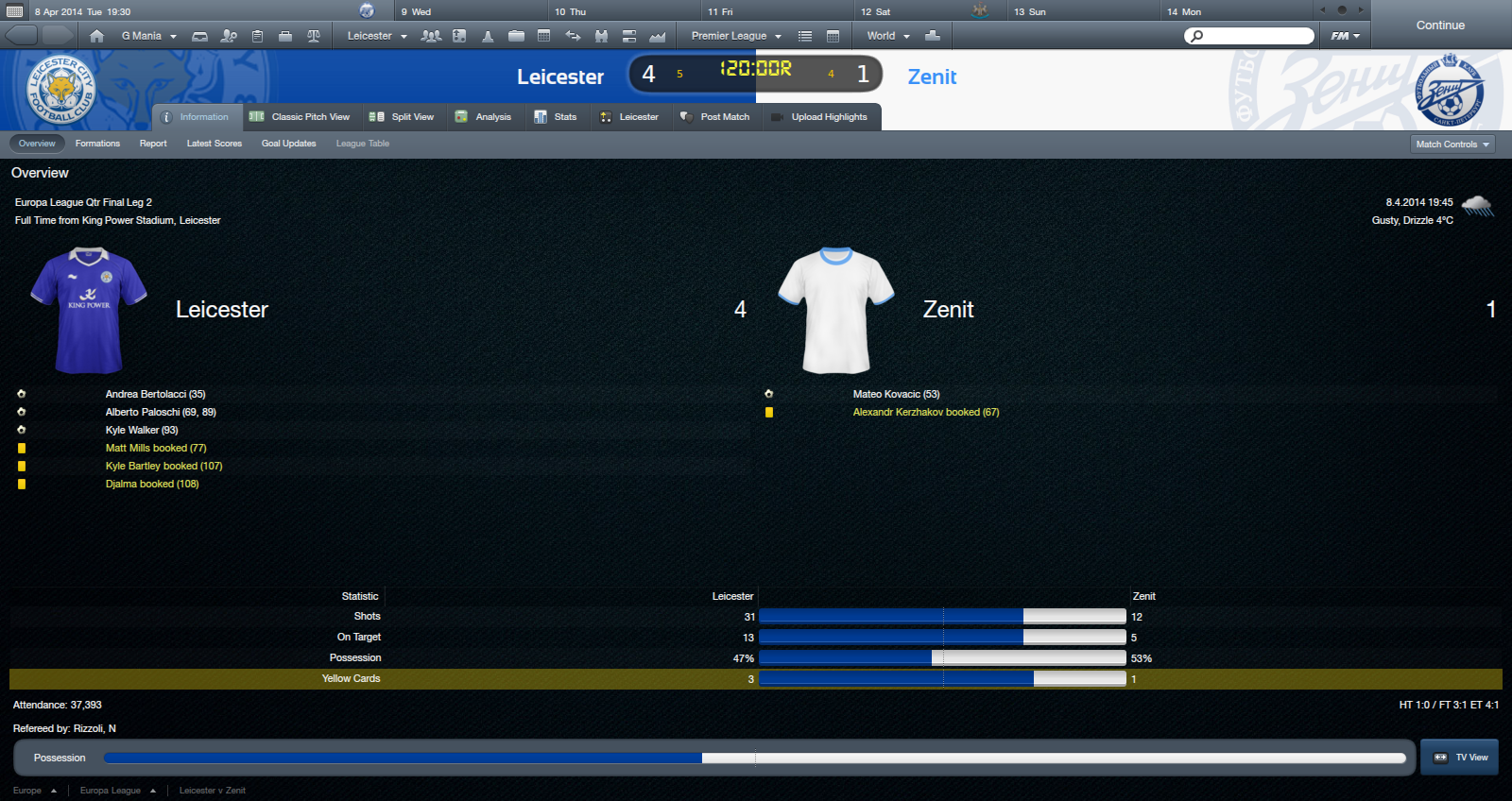This screenshot has height=801, width=1512.
Task: Open the World dropdown menu
Action: 888,36
